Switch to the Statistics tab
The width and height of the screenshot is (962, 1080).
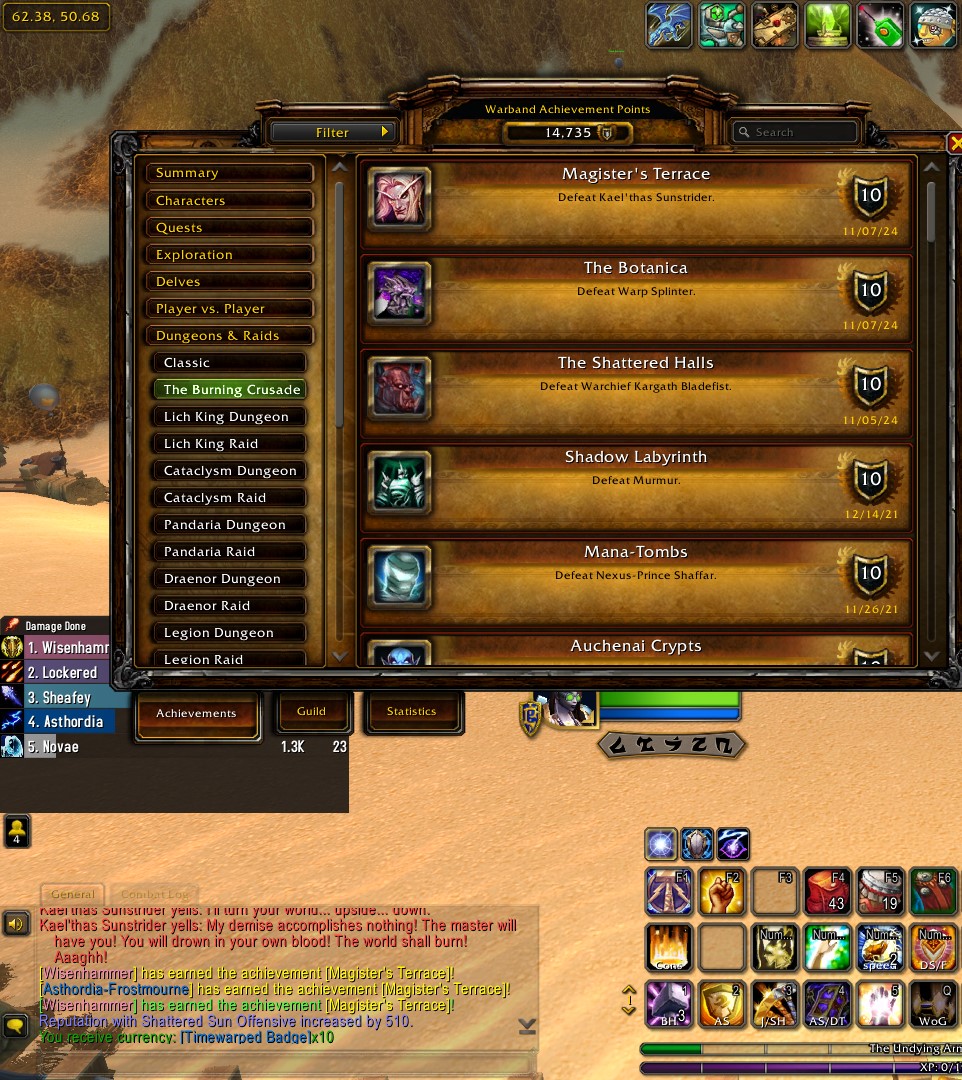click(x=412, y=711)
